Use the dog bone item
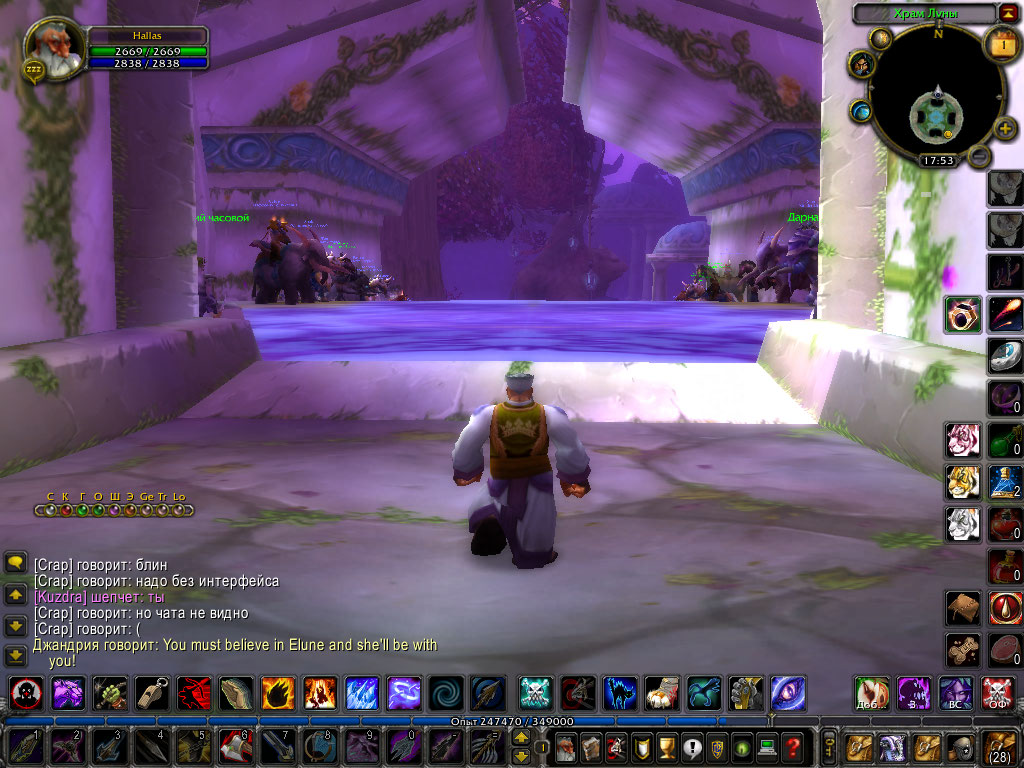Screen dimensions: 1024x768 point(963,648)
